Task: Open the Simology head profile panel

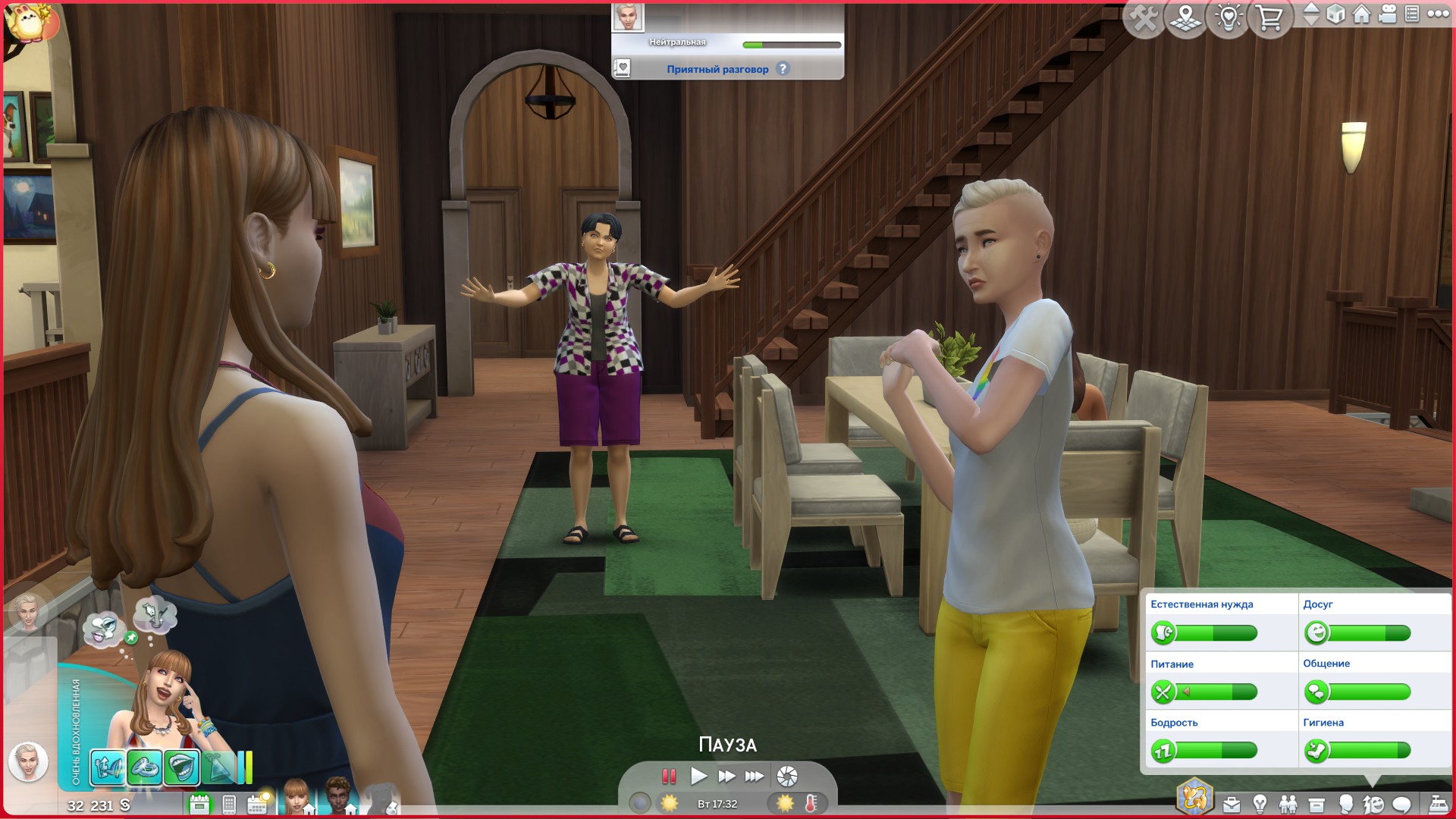Action: 1345,804
